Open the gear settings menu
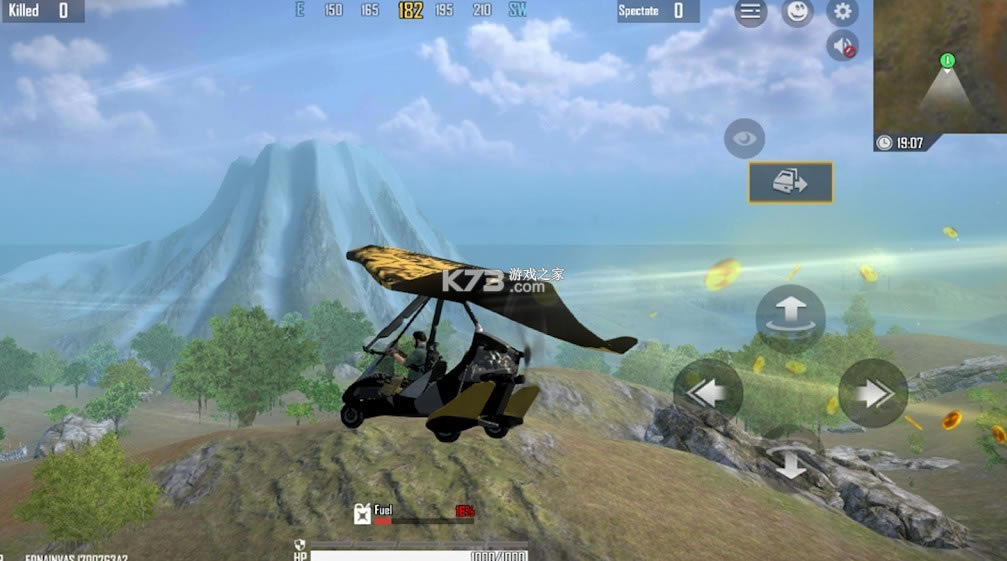Viewport: 1007px width, 561px height. pyautogui.click(x=843, y=12)
